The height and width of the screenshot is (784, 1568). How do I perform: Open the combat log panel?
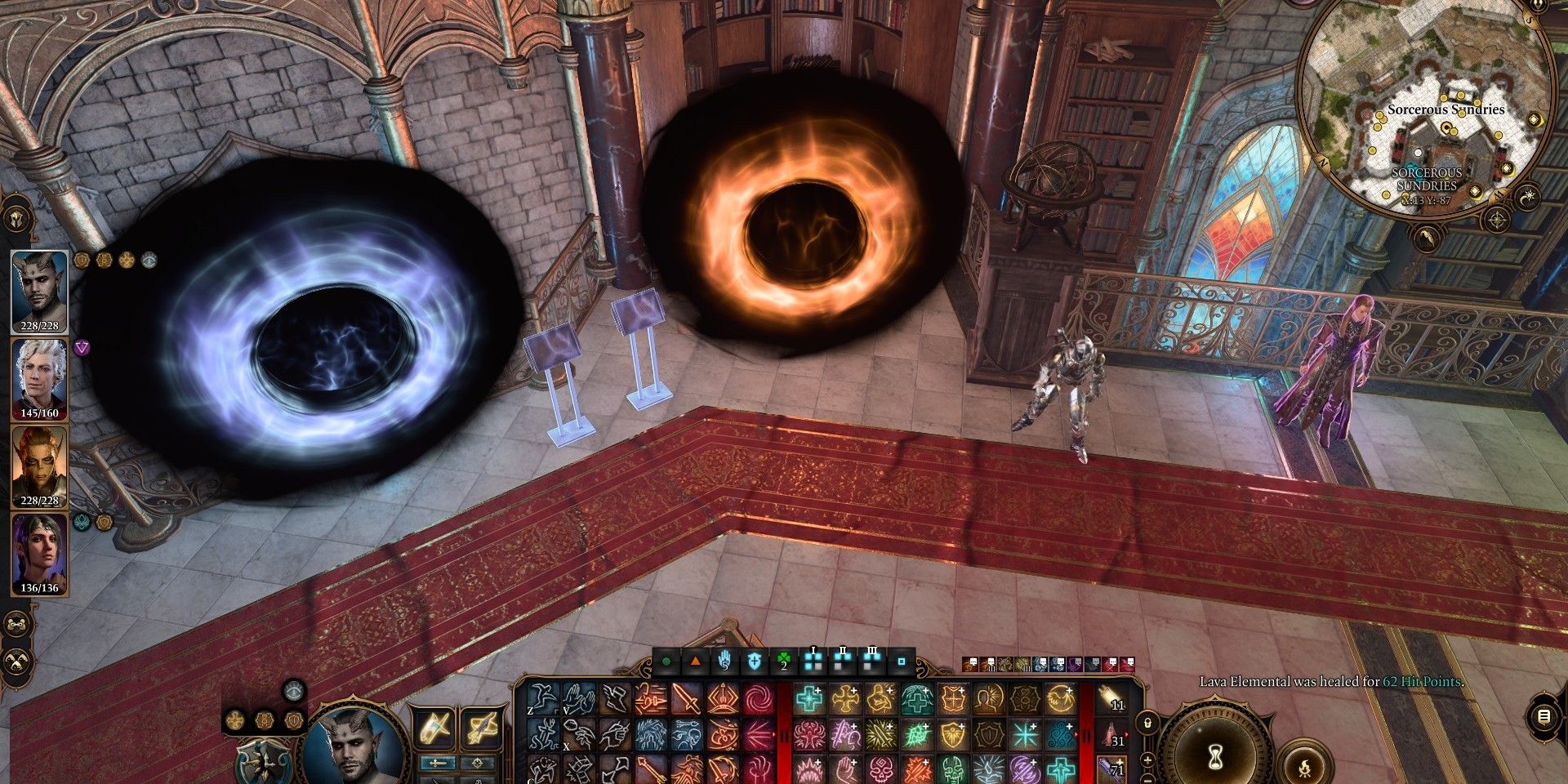coord(1543,716)
